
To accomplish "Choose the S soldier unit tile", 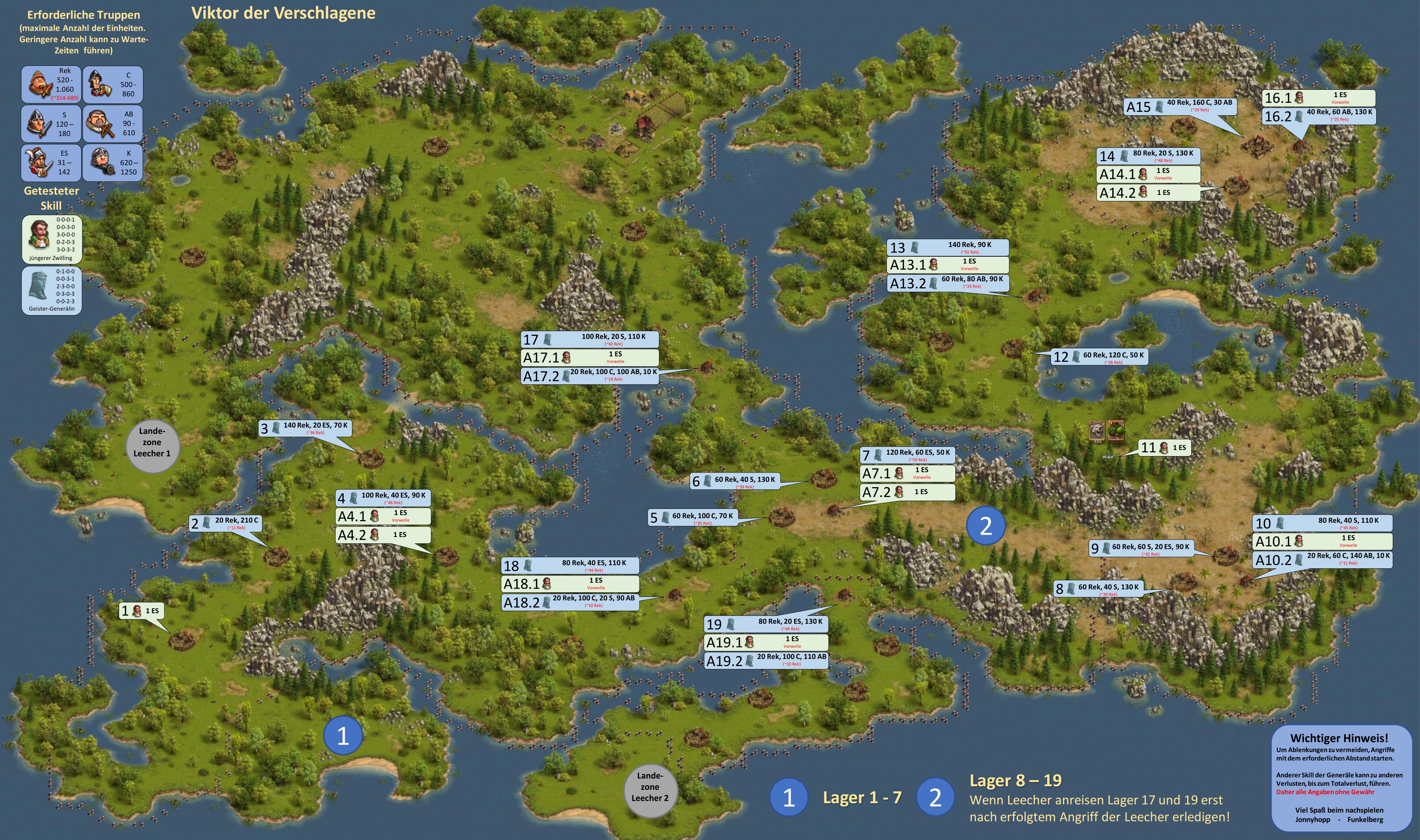I will [x=51, y=123].
